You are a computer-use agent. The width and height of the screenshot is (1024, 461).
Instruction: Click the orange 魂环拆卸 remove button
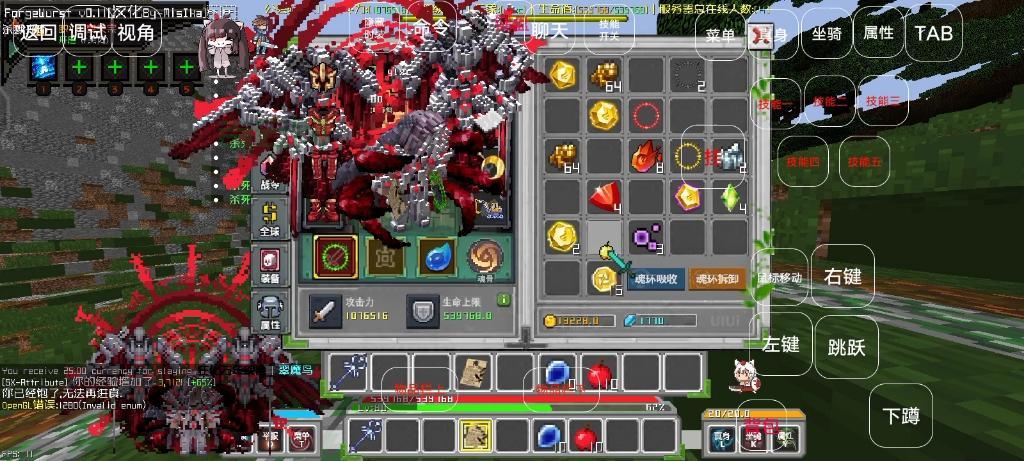[717, 278]
